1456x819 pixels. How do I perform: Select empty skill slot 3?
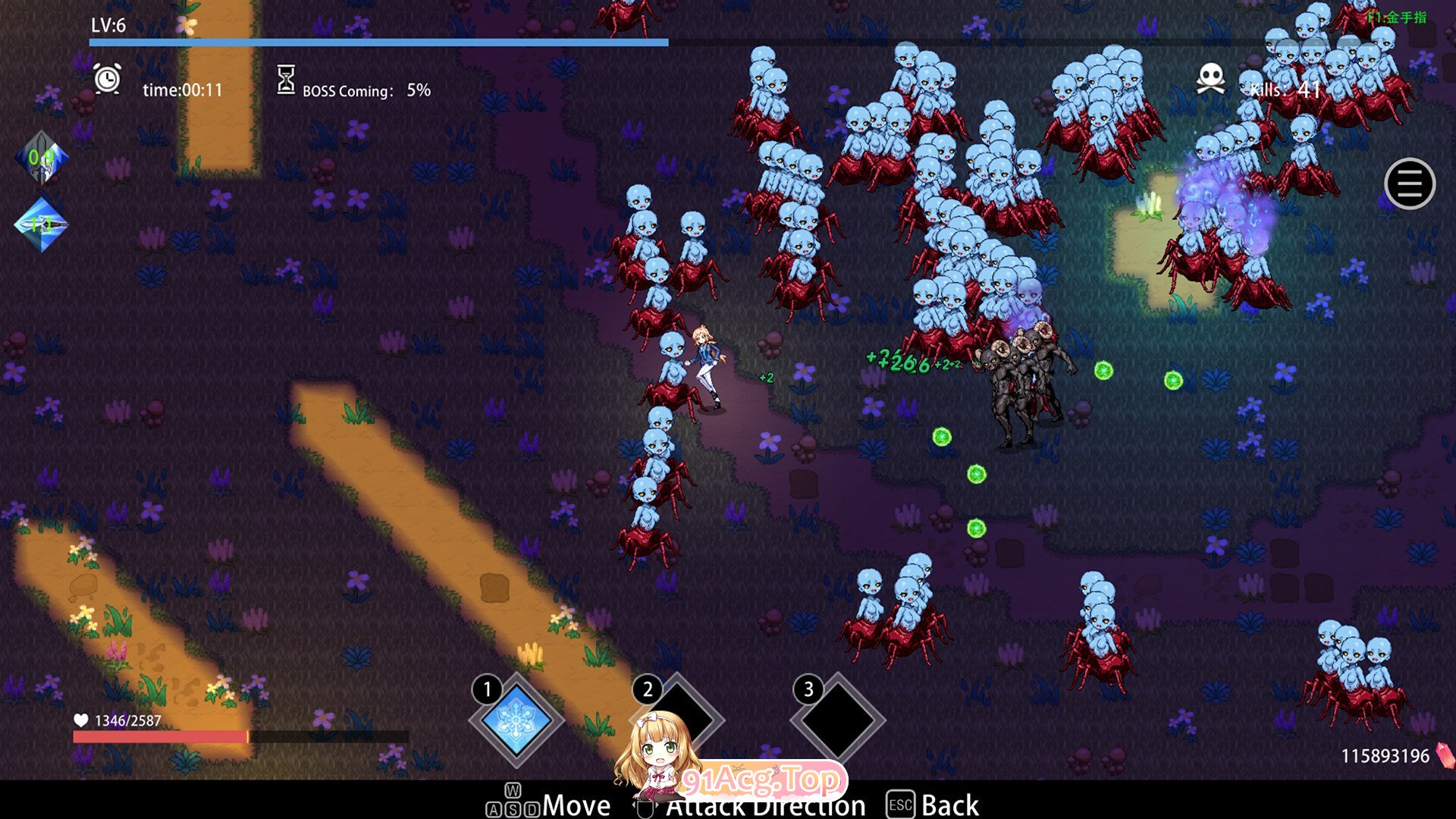(838, 720)
